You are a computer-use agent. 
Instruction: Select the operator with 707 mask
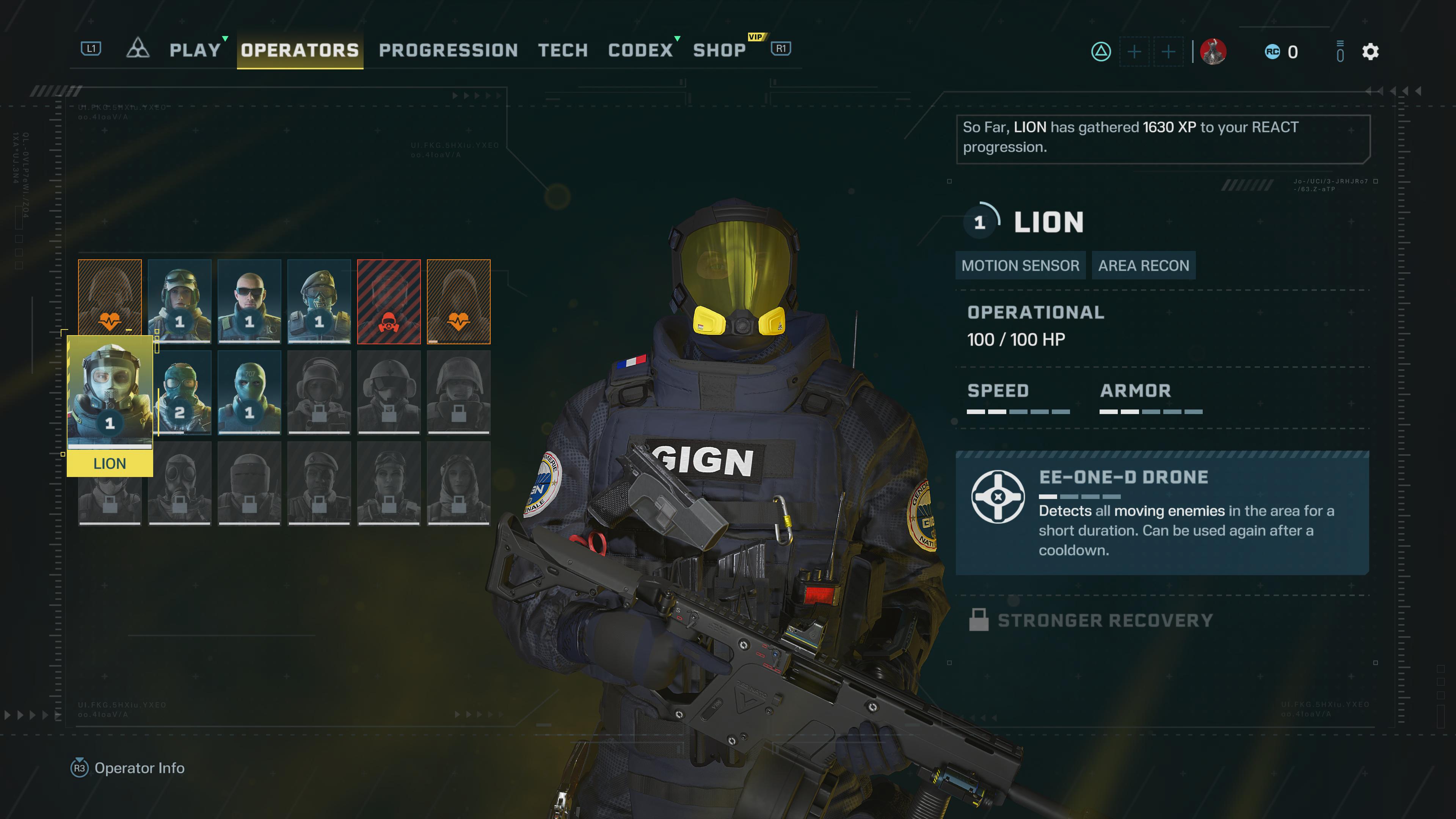tap(249, 393)
